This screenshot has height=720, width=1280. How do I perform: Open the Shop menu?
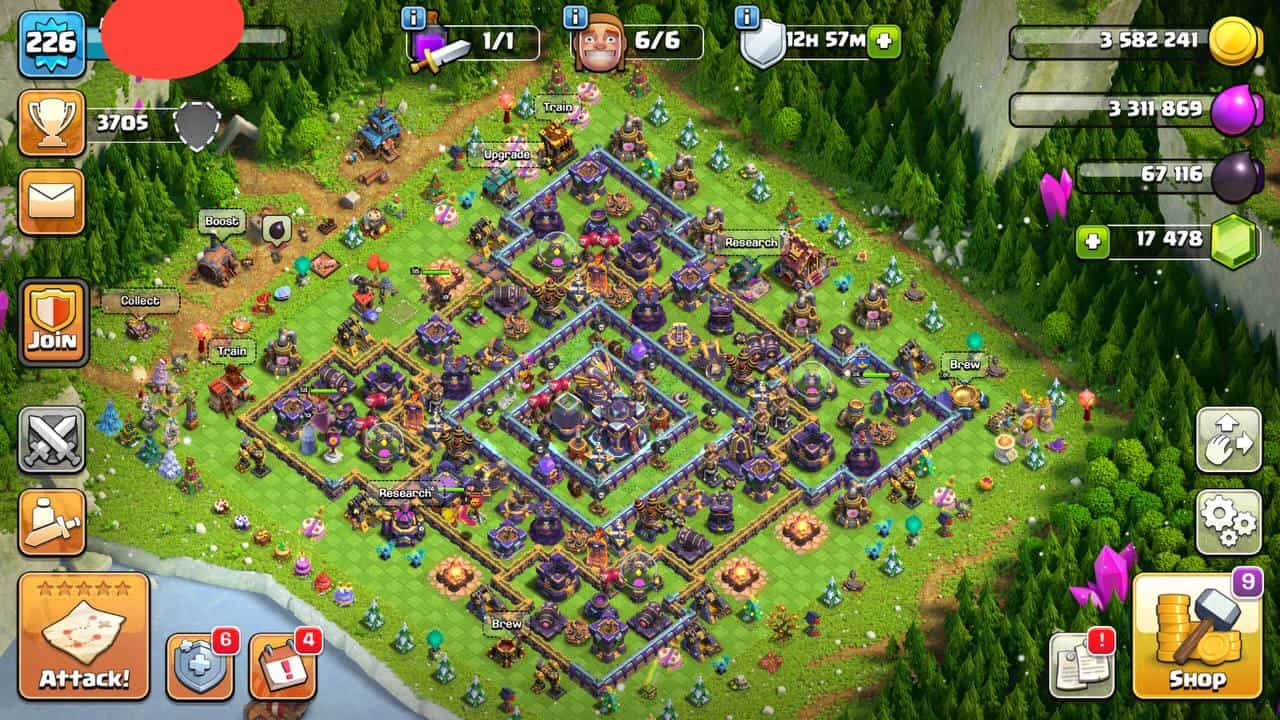(x=1197, y=636)
